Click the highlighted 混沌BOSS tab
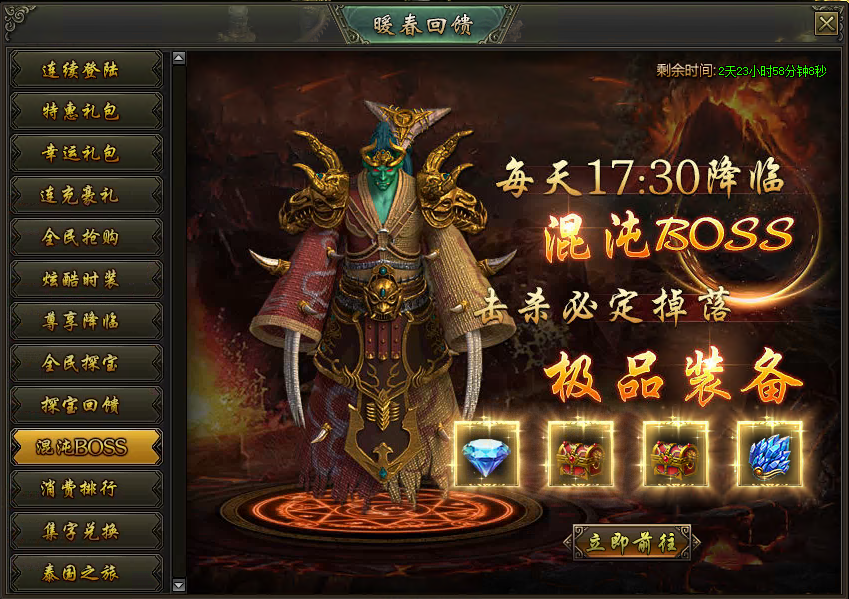The image size is (849, 599). (86, 447)
